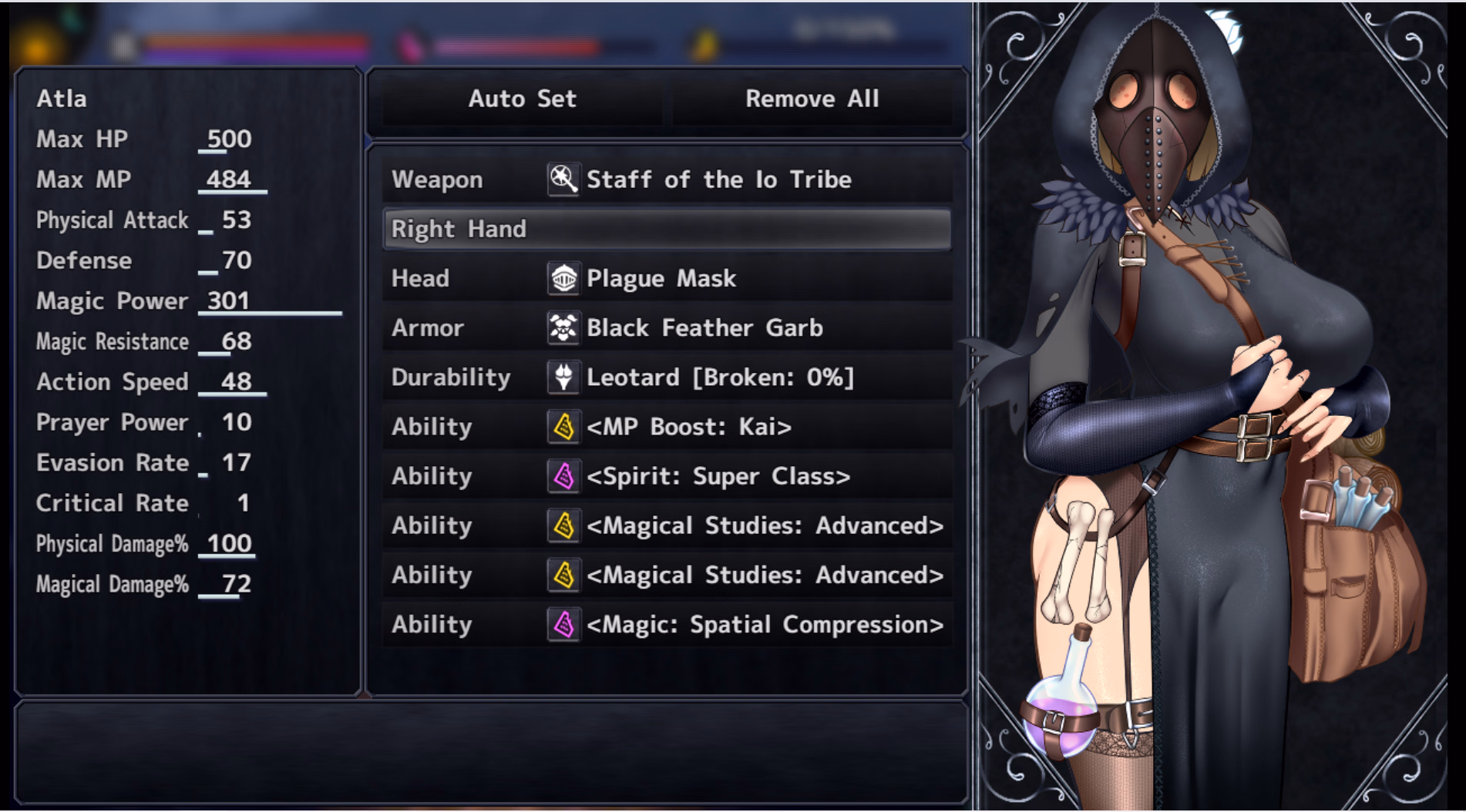Choose Remove All equipment
Viewport: 1466px width, 812px height.
[x=812, y=99]
